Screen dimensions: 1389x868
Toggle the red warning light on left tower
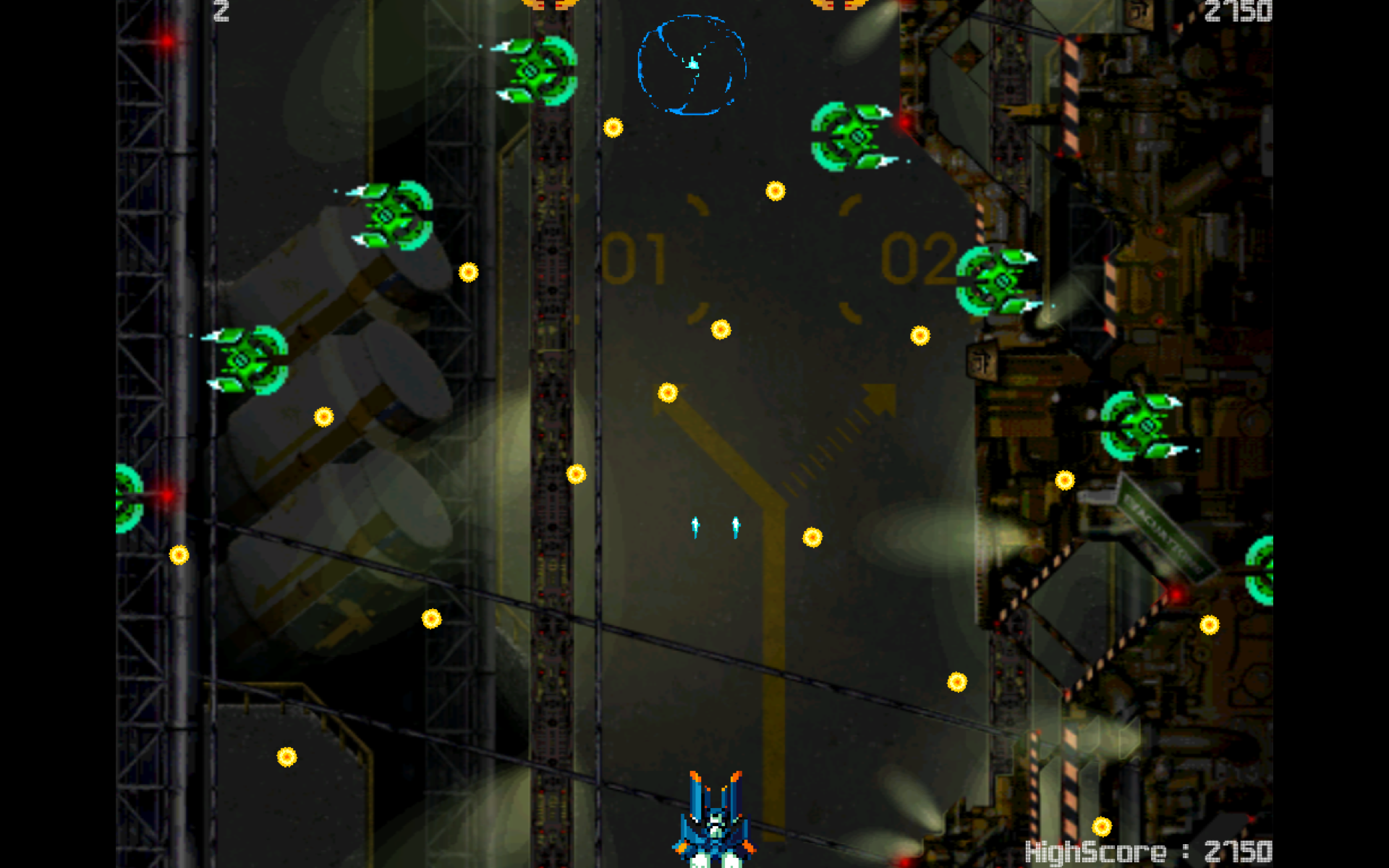click(168, 41)
